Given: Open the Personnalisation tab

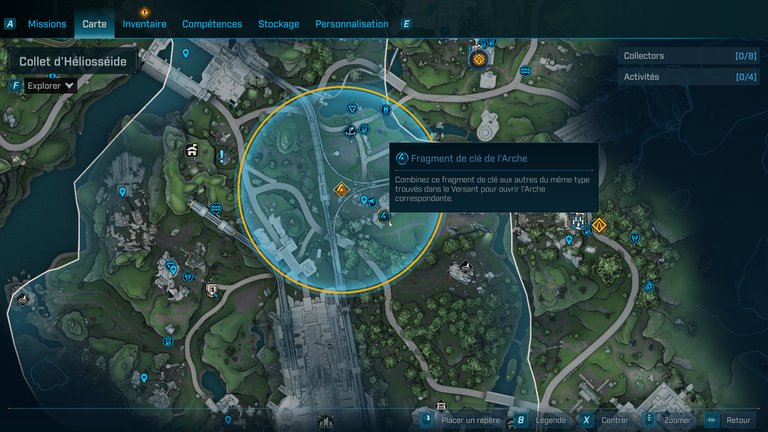Looking at the screenshot, I should (x=351, y=24).
